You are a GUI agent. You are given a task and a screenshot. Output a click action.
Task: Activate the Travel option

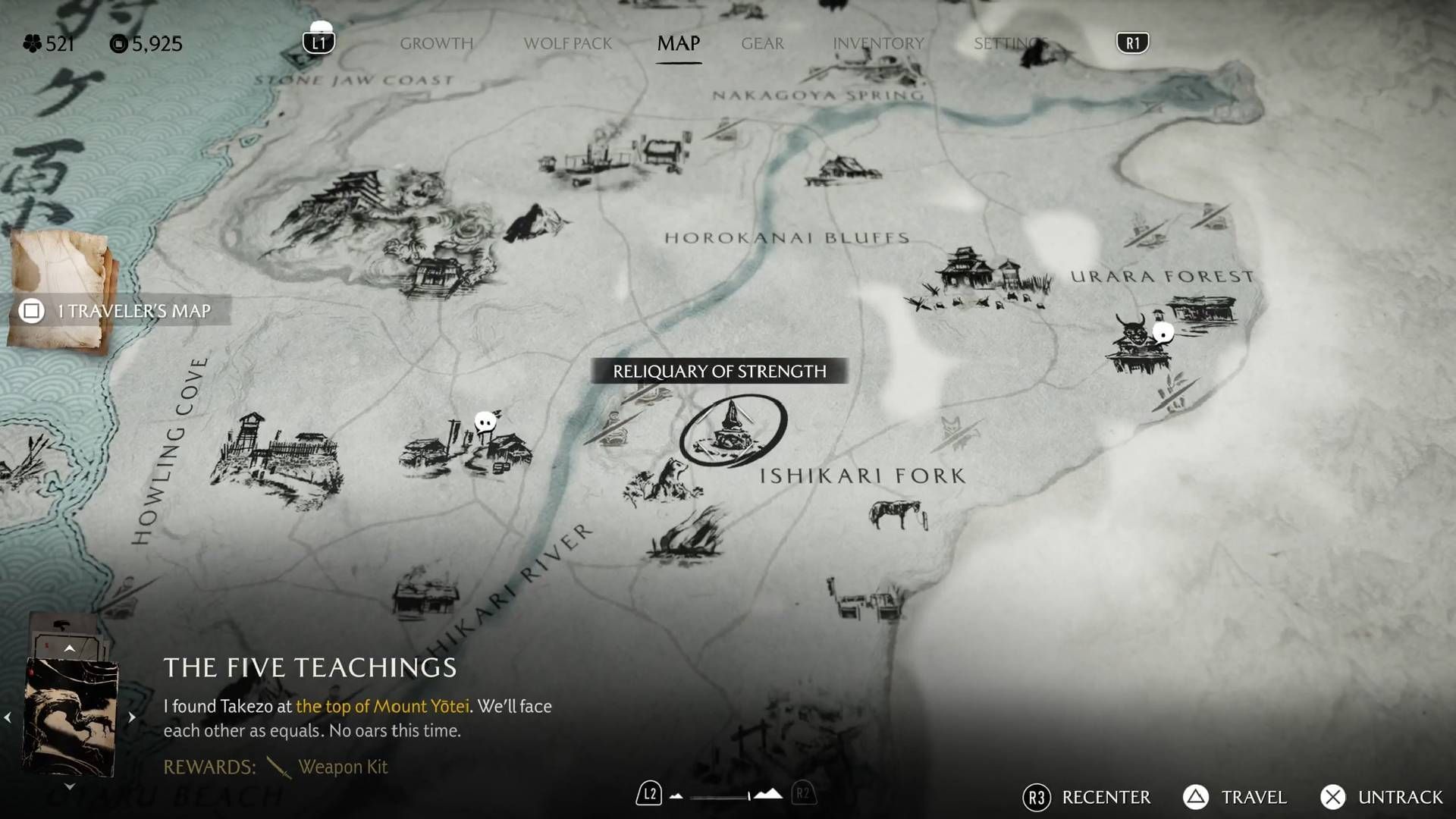[1235, 798]
